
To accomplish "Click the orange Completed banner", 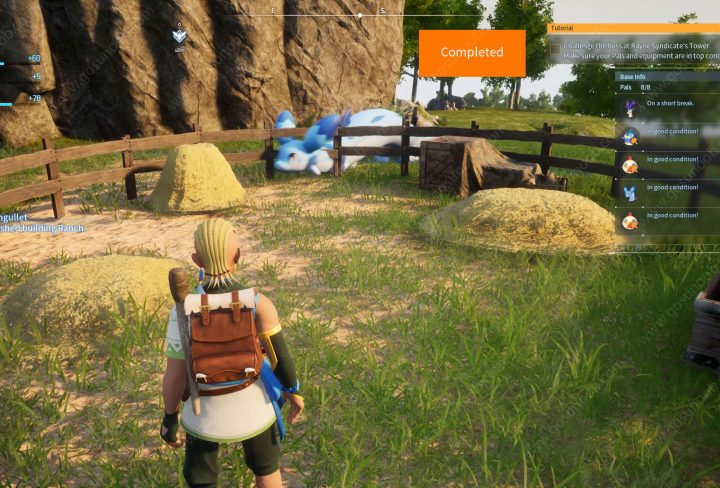I will 471,53.
